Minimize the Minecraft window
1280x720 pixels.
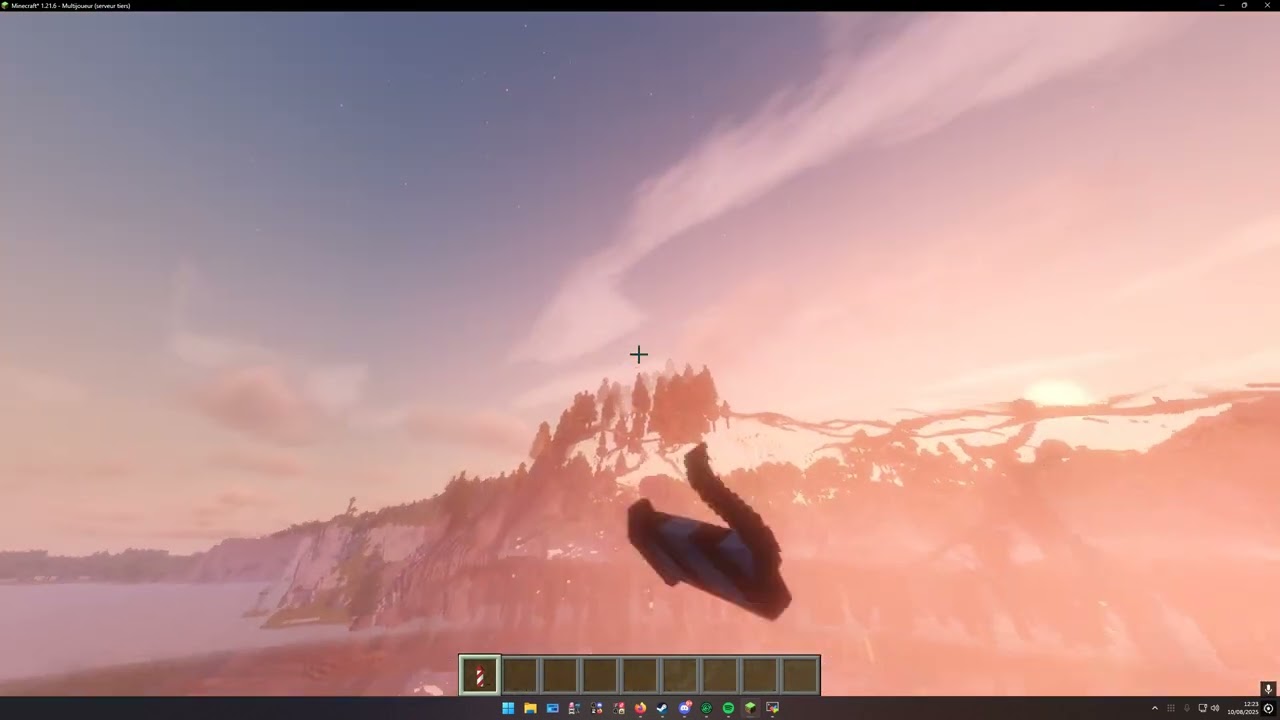coord(1221,5)
